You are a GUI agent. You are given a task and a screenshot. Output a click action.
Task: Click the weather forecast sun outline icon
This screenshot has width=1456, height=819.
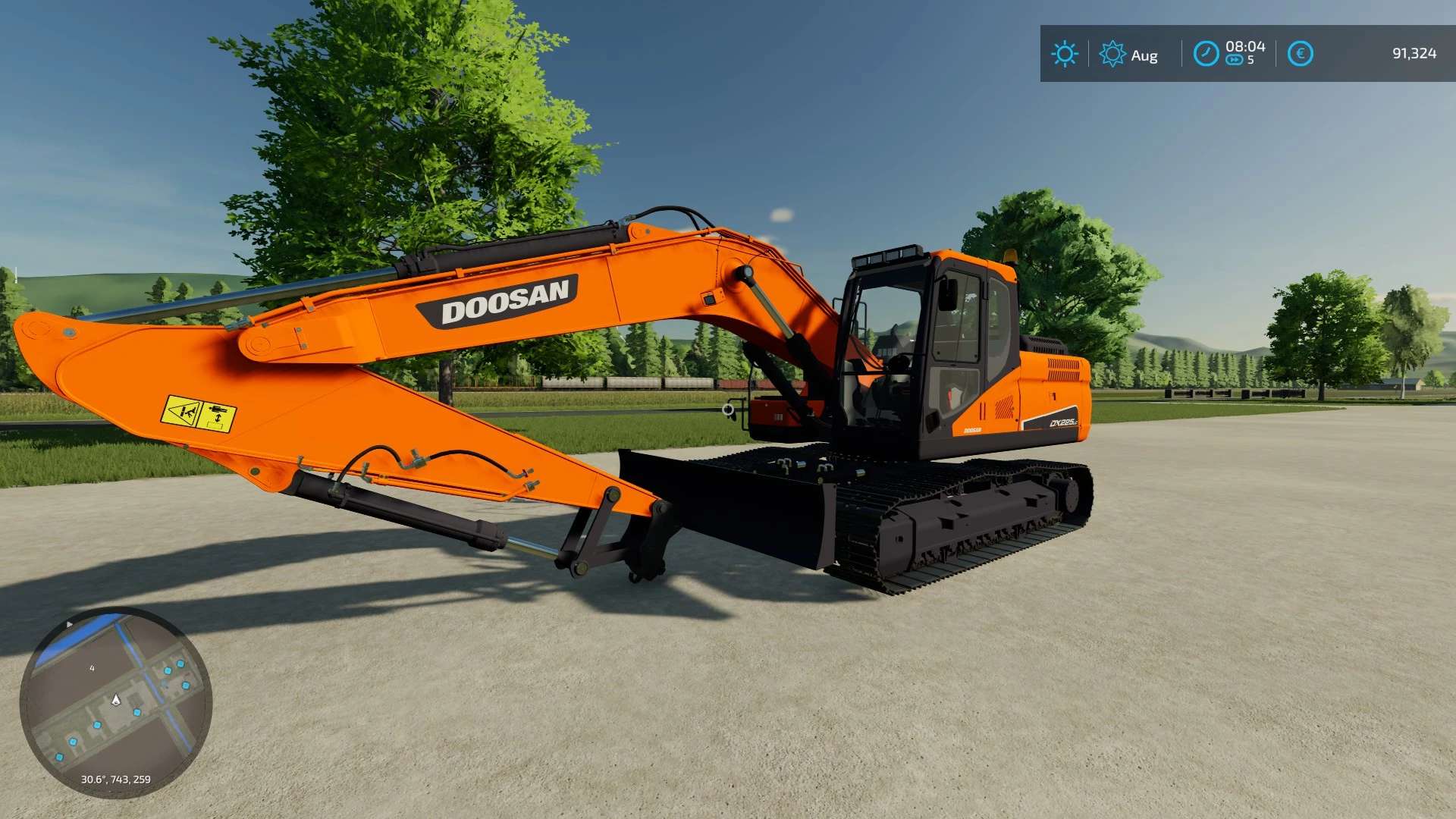[1112, 55]
